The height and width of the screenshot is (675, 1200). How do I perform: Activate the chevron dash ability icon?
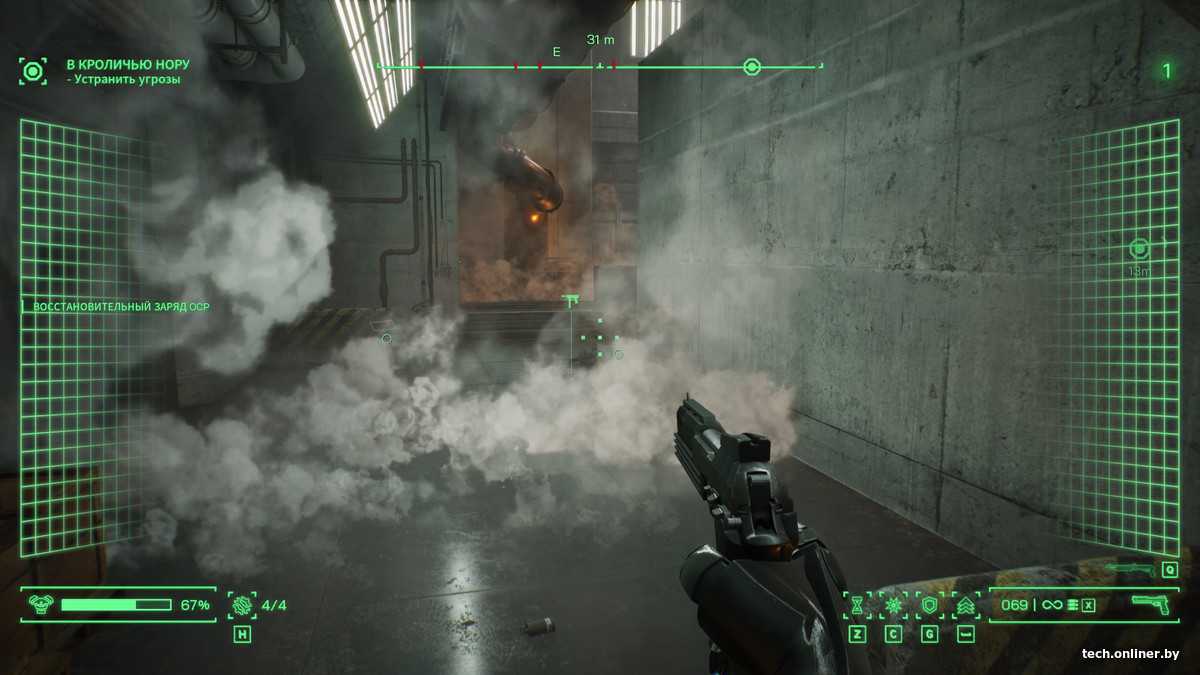[x=966, y=605]
